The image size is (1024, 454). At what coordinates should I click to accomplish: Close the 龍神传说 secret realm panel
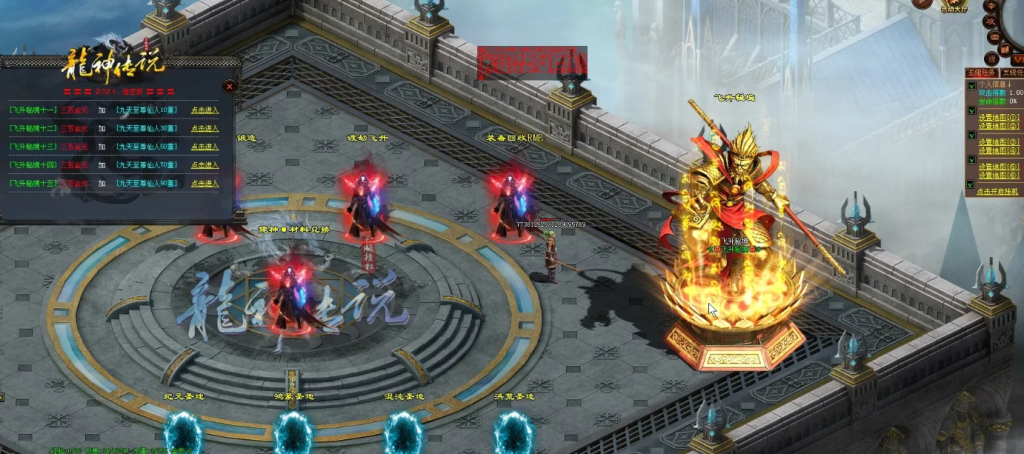230,86
